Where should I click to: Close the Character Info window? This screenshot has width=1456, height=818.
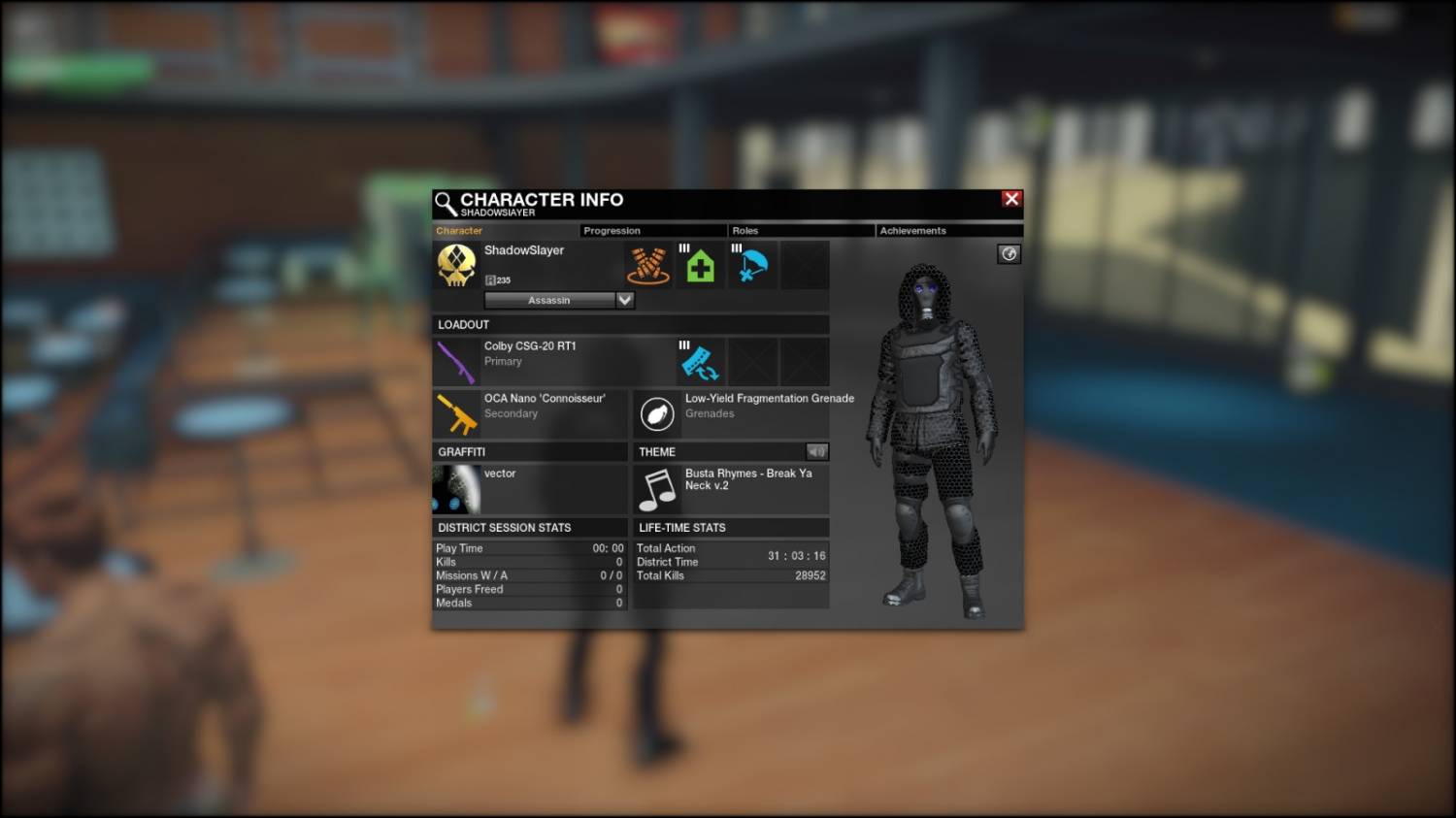[x=1011, y=199]
